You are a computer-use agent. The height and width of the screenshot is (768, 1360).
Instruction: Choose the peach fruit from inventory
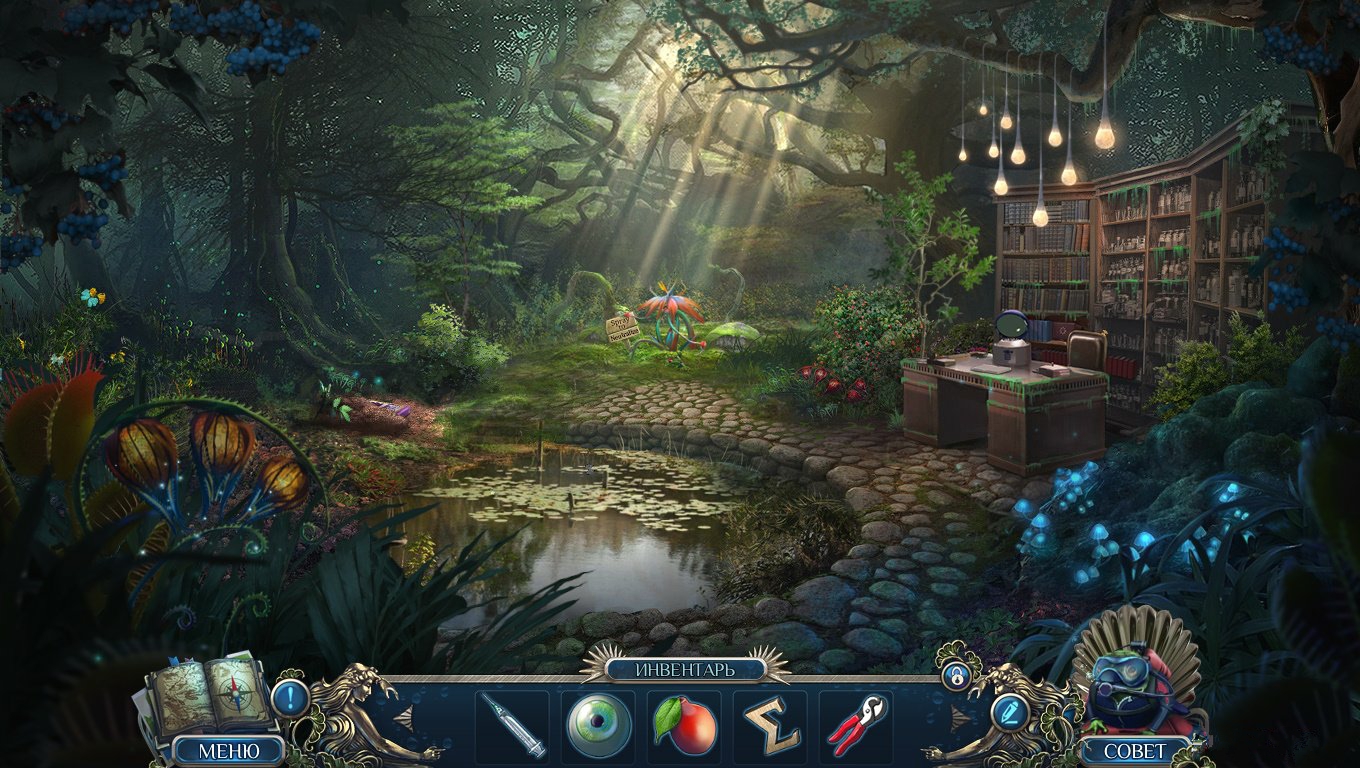[x=685, y=725]
